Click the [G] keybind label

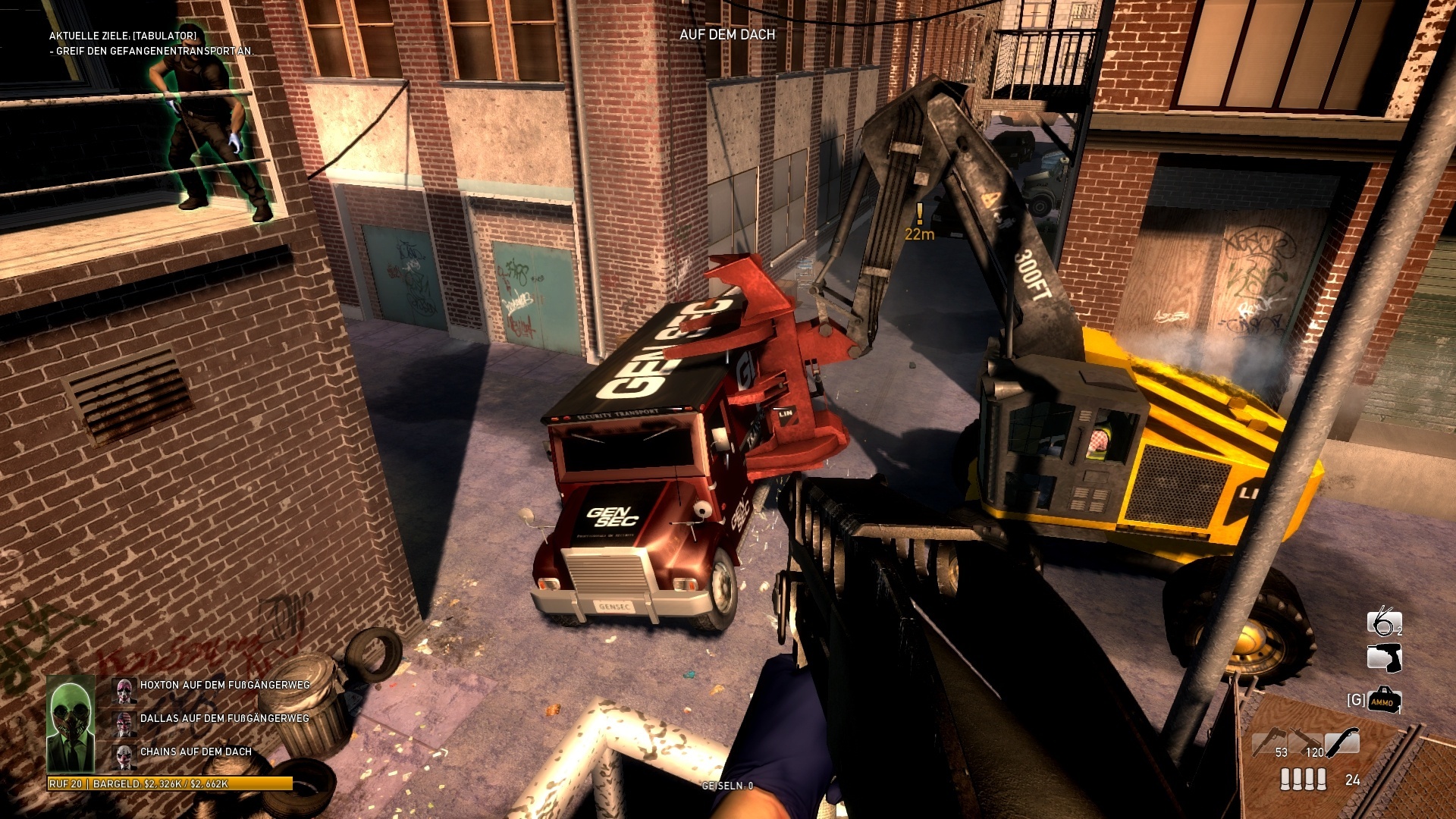tap(1357, 699)
